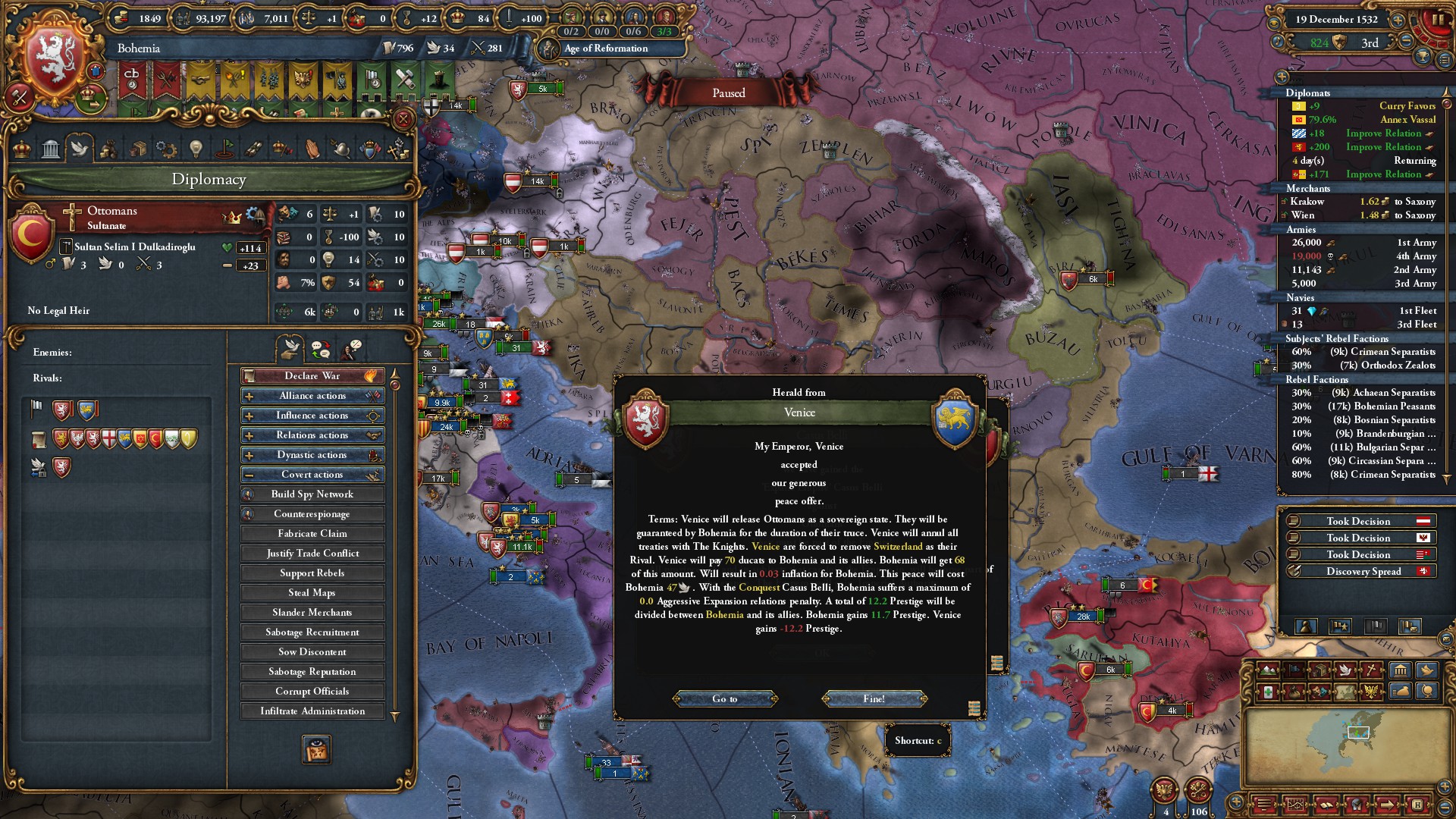Screen dimensions: 1456x819
Task: Close the Diplomacy panel
Action: (403, 119)
